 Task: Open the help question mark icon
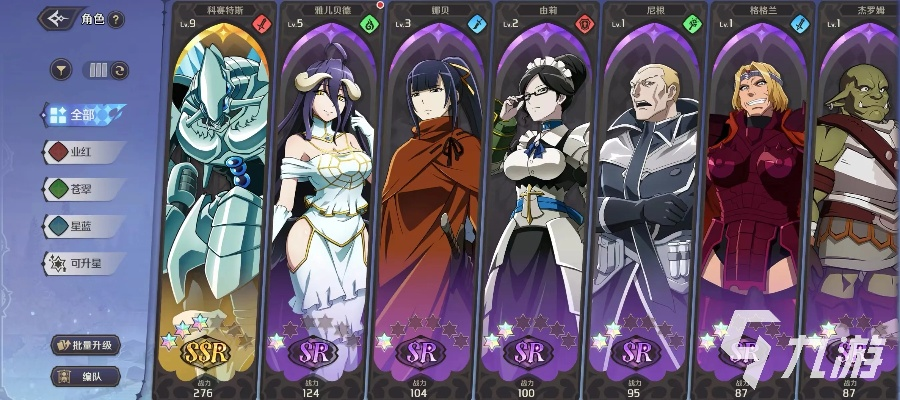pyautogui.click(x=117, y=20)
